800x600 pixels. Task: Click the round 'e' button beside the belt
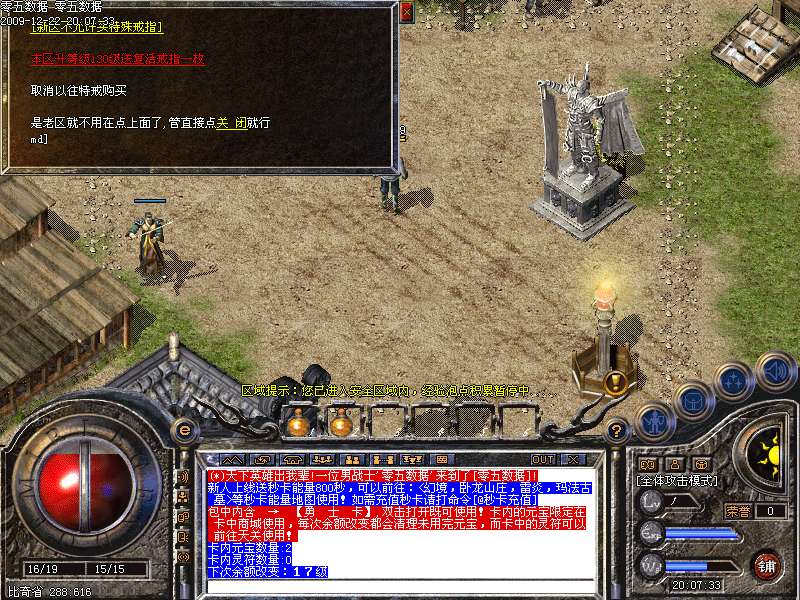(183, 428)
